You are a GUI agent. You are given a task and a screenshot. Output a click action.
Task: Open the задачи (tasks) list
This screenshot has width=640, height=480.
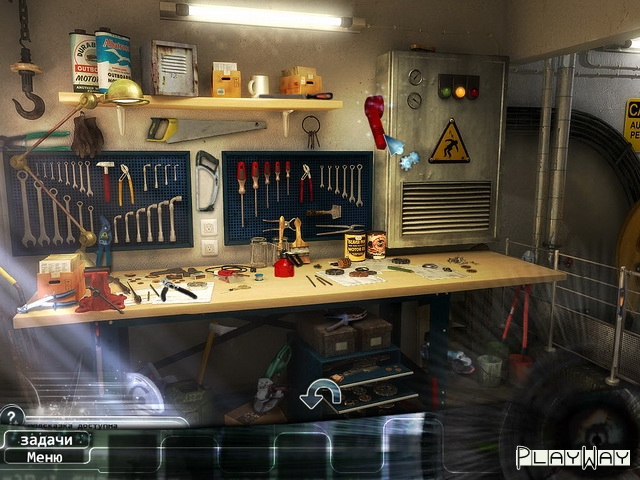coord(44,440)
